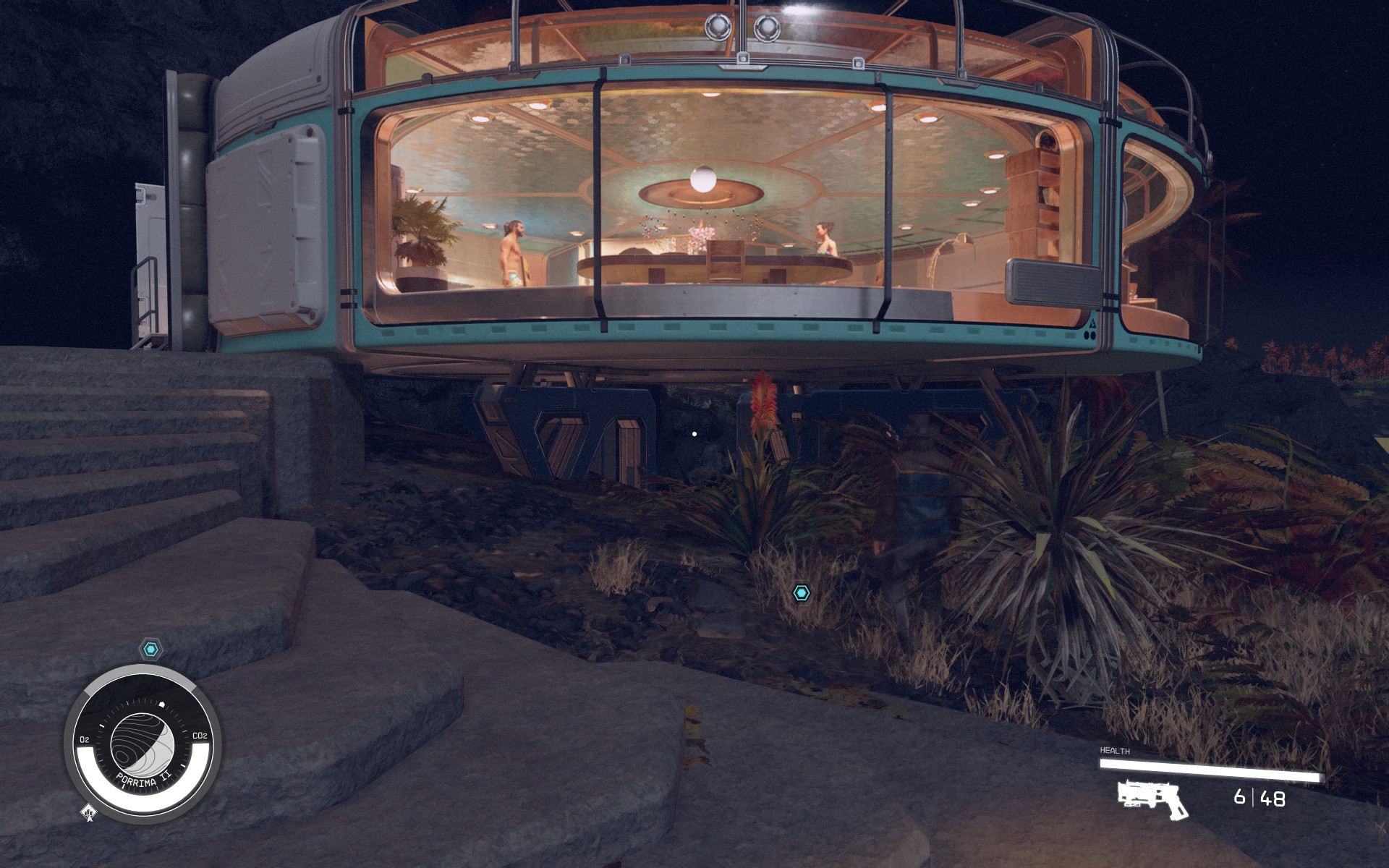Click the white dot crosshair reticle
This screenshot has height=868, width=1389.
[x=695, y=433]
